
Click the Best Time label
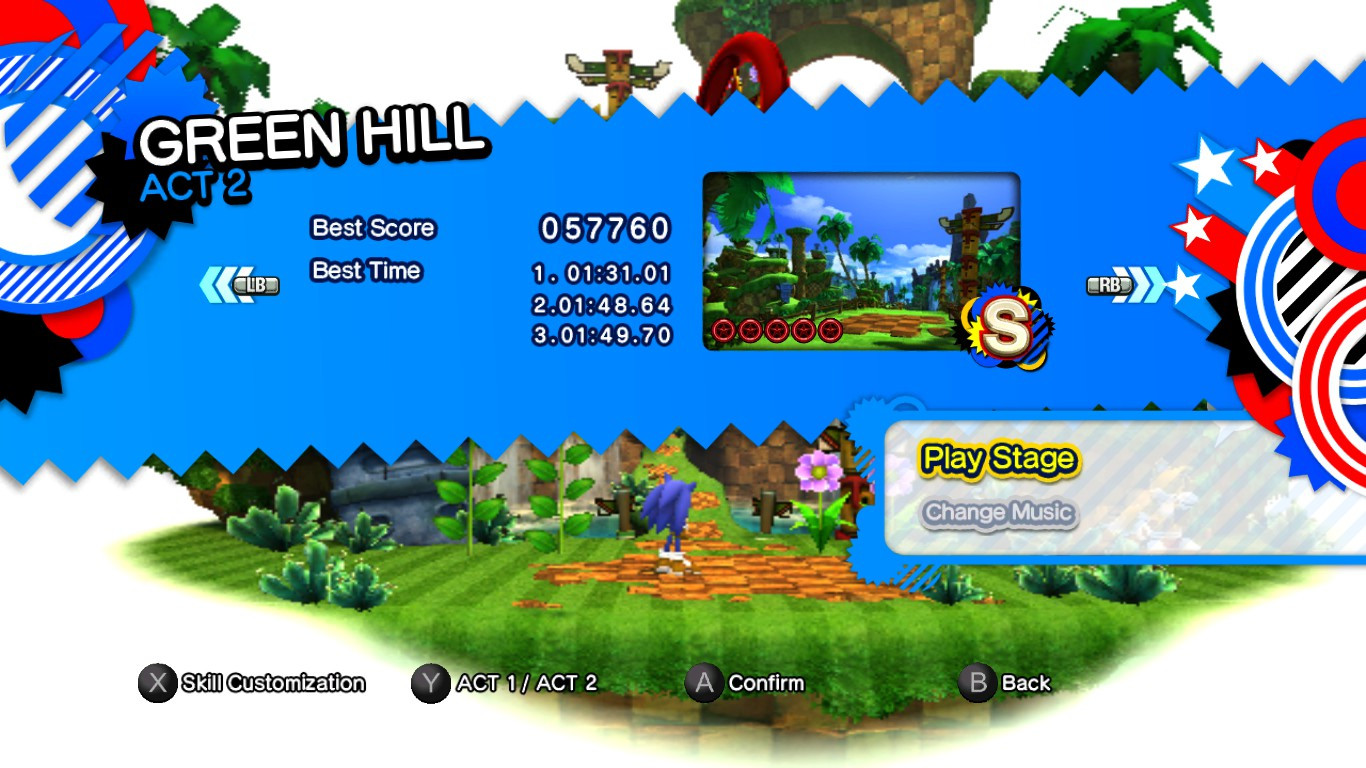pos(367,270)
